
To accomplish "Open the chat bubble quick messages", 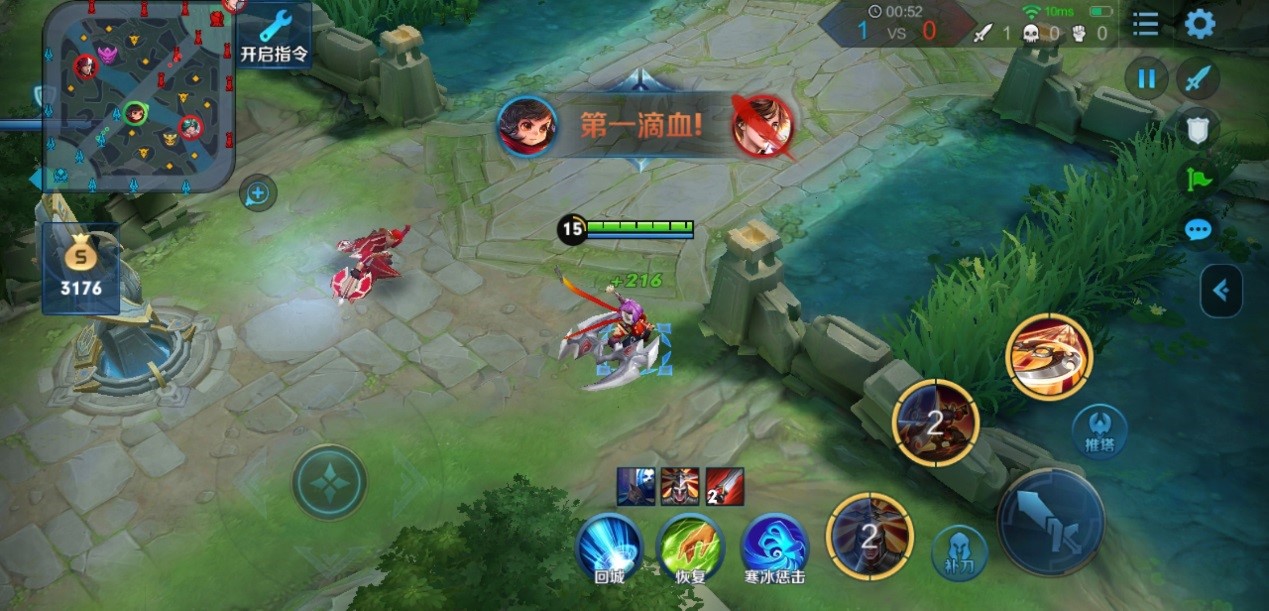I will point(1197,231).
